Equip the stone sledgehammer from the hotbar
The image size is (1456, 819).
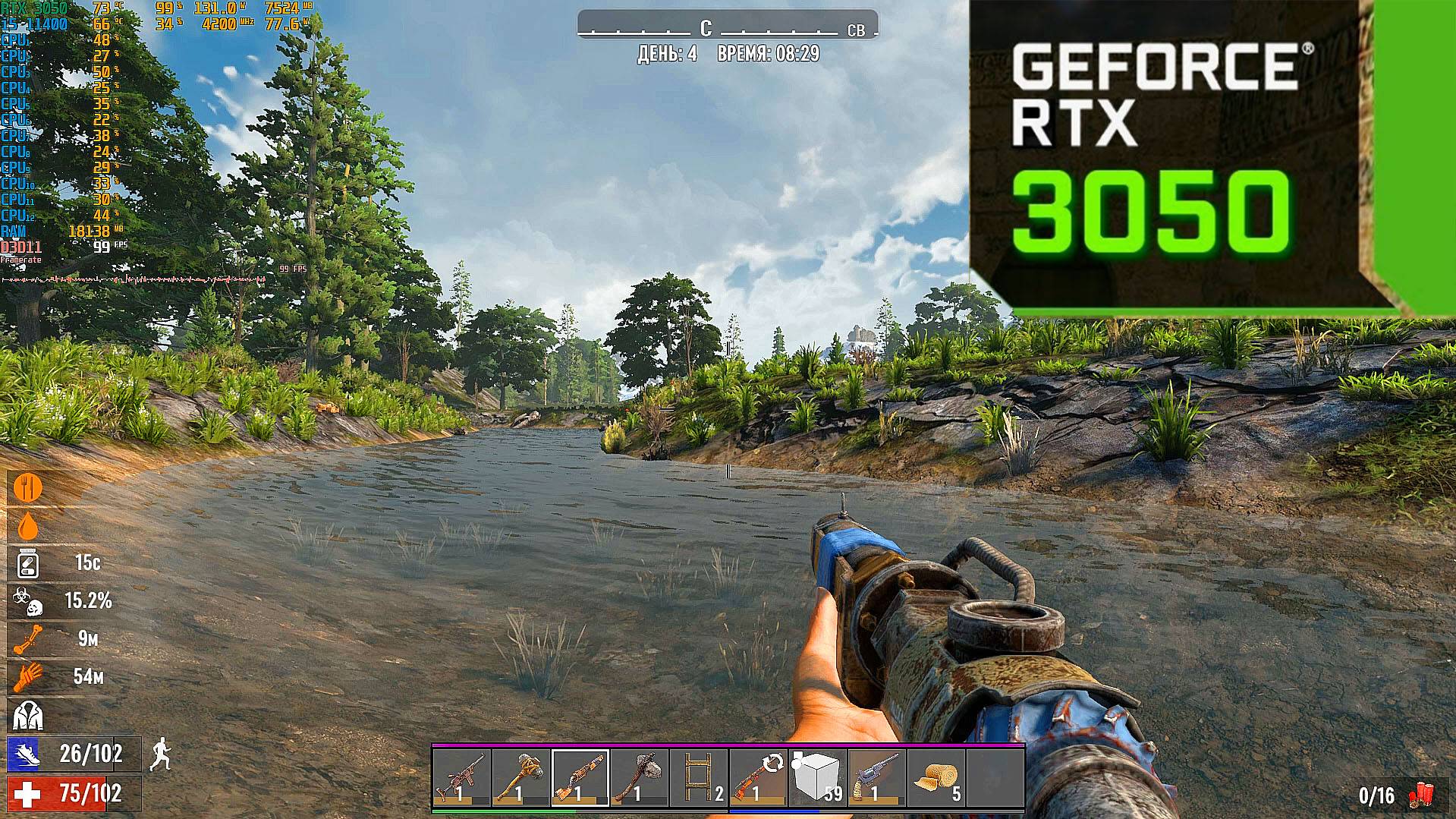(521, 777)
